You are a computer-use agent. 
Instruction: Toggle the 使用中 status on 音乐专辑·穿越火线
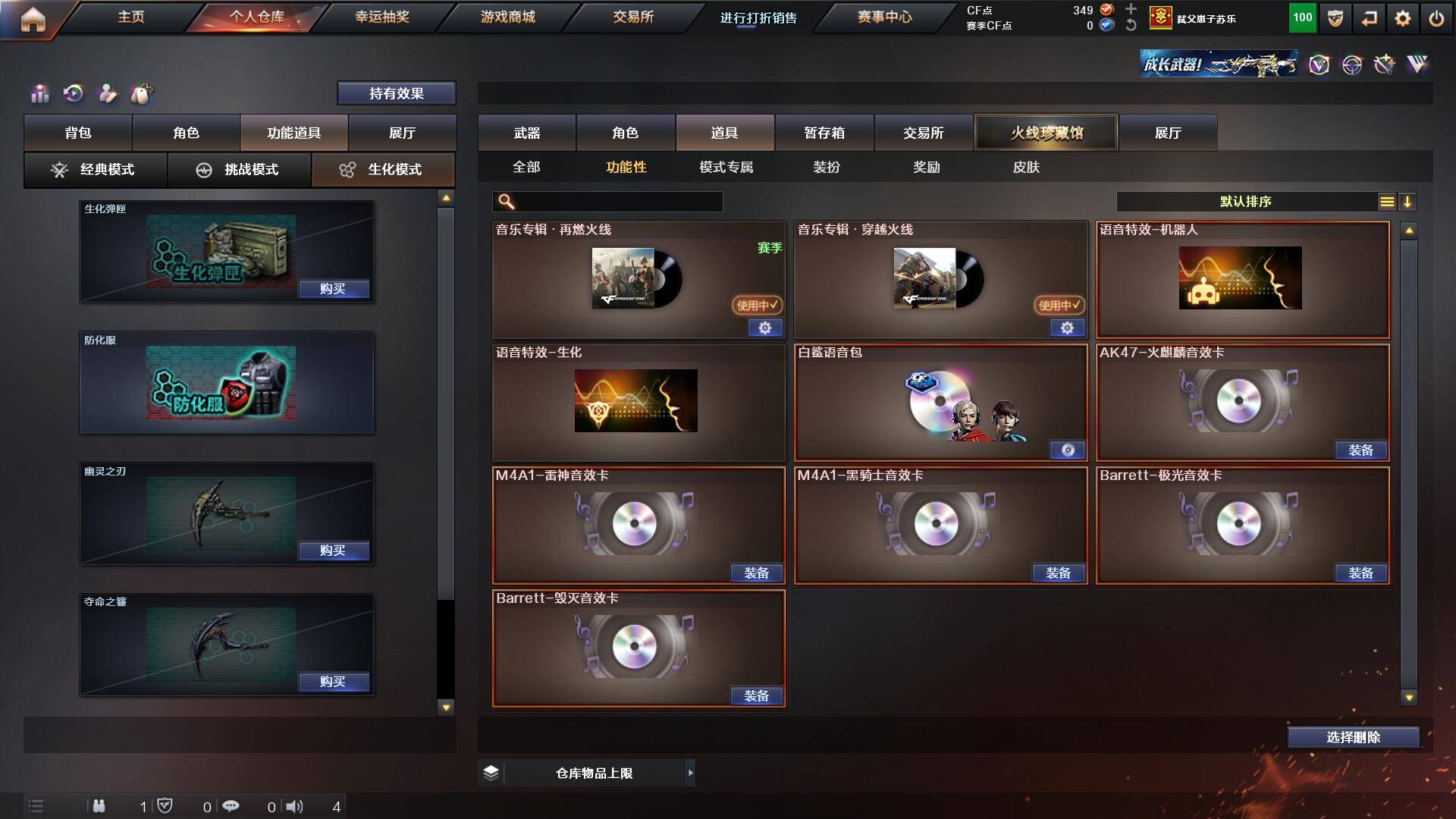(x=1059, y=306)
